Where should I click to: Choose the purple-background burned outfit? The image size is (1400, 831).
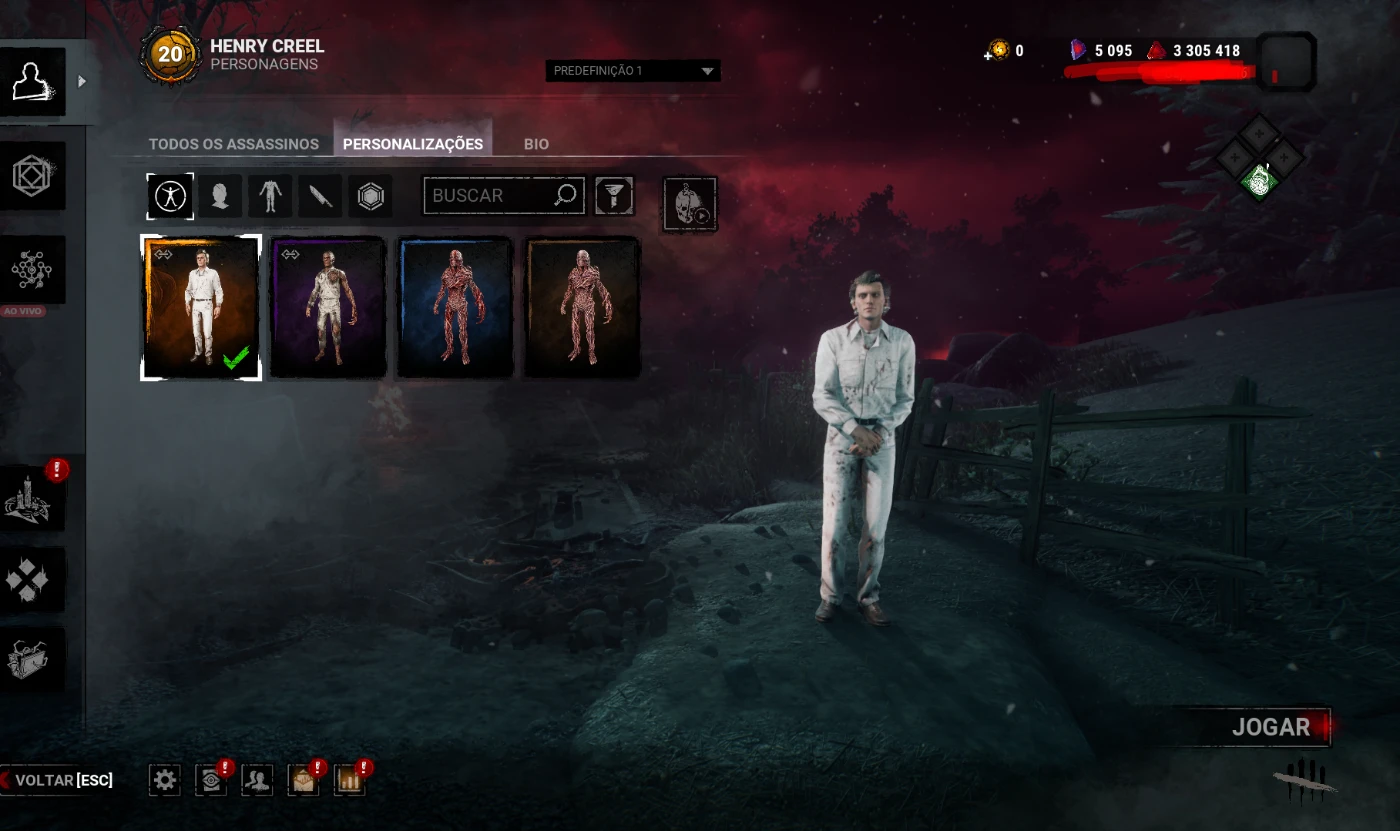point(328,307)
